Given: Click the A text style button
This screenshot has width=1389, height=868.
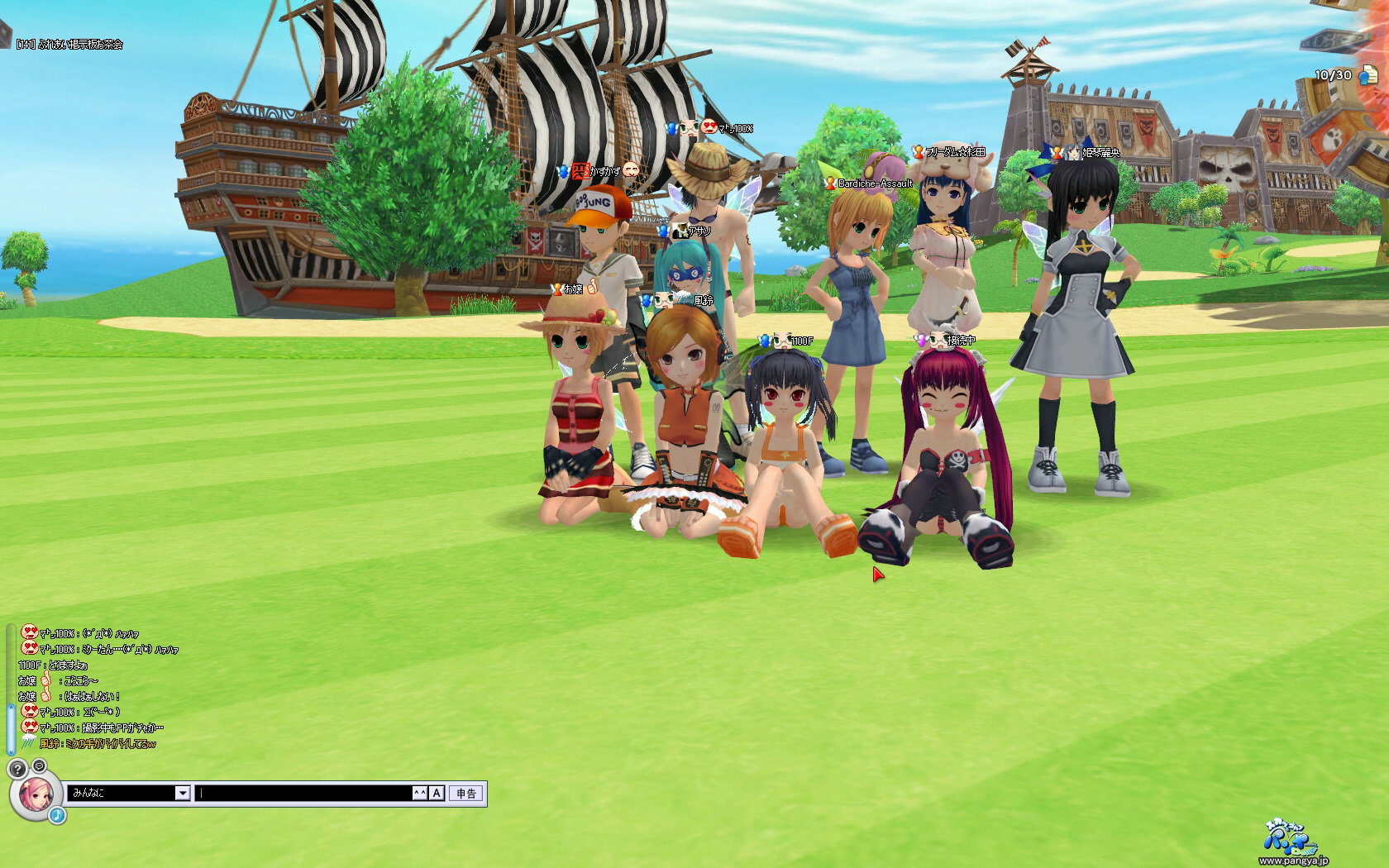Looking at the screenshot, I should (437, 794).
